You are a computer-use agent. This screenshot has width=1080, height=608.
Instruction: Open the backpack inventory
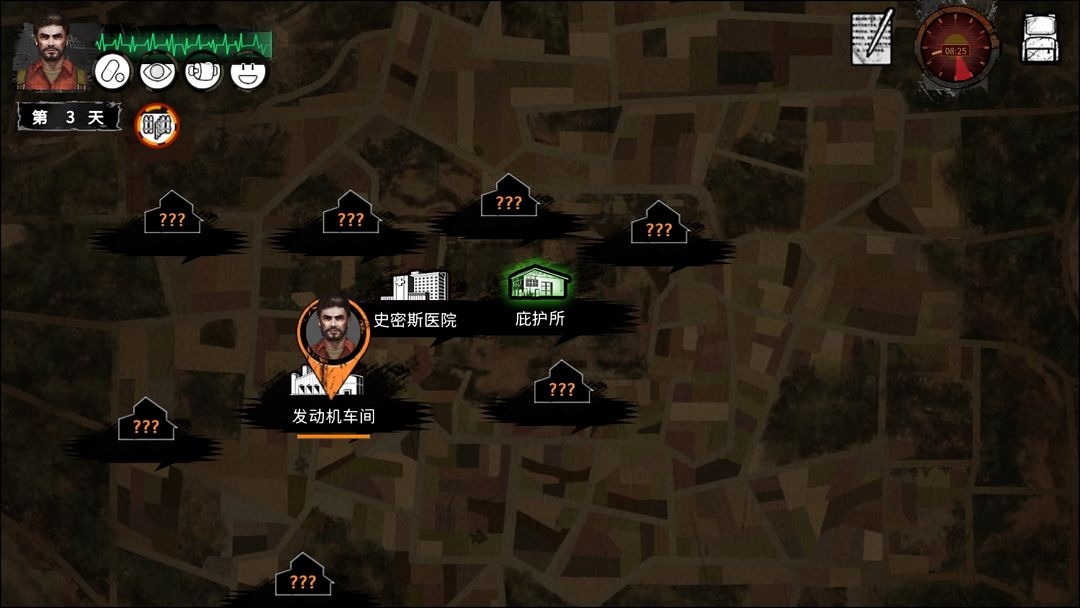coord(1040,39)
